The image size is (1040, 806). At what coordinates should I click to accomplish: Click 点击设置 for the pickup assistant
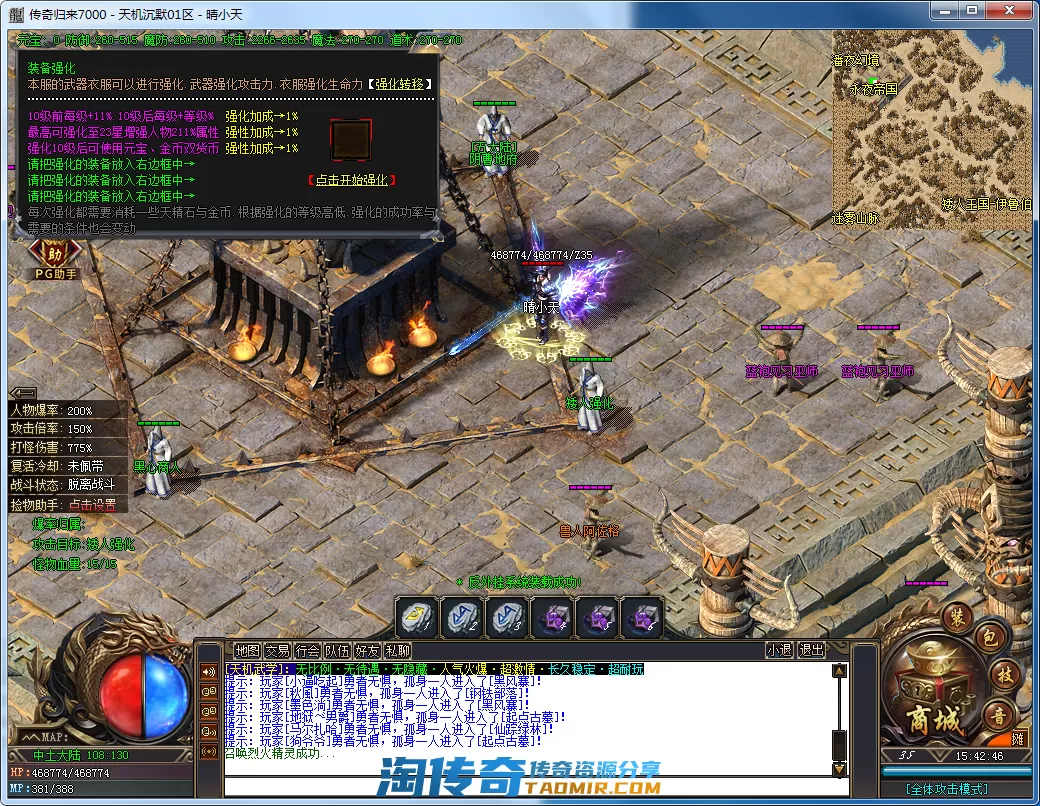click(92, 505)
